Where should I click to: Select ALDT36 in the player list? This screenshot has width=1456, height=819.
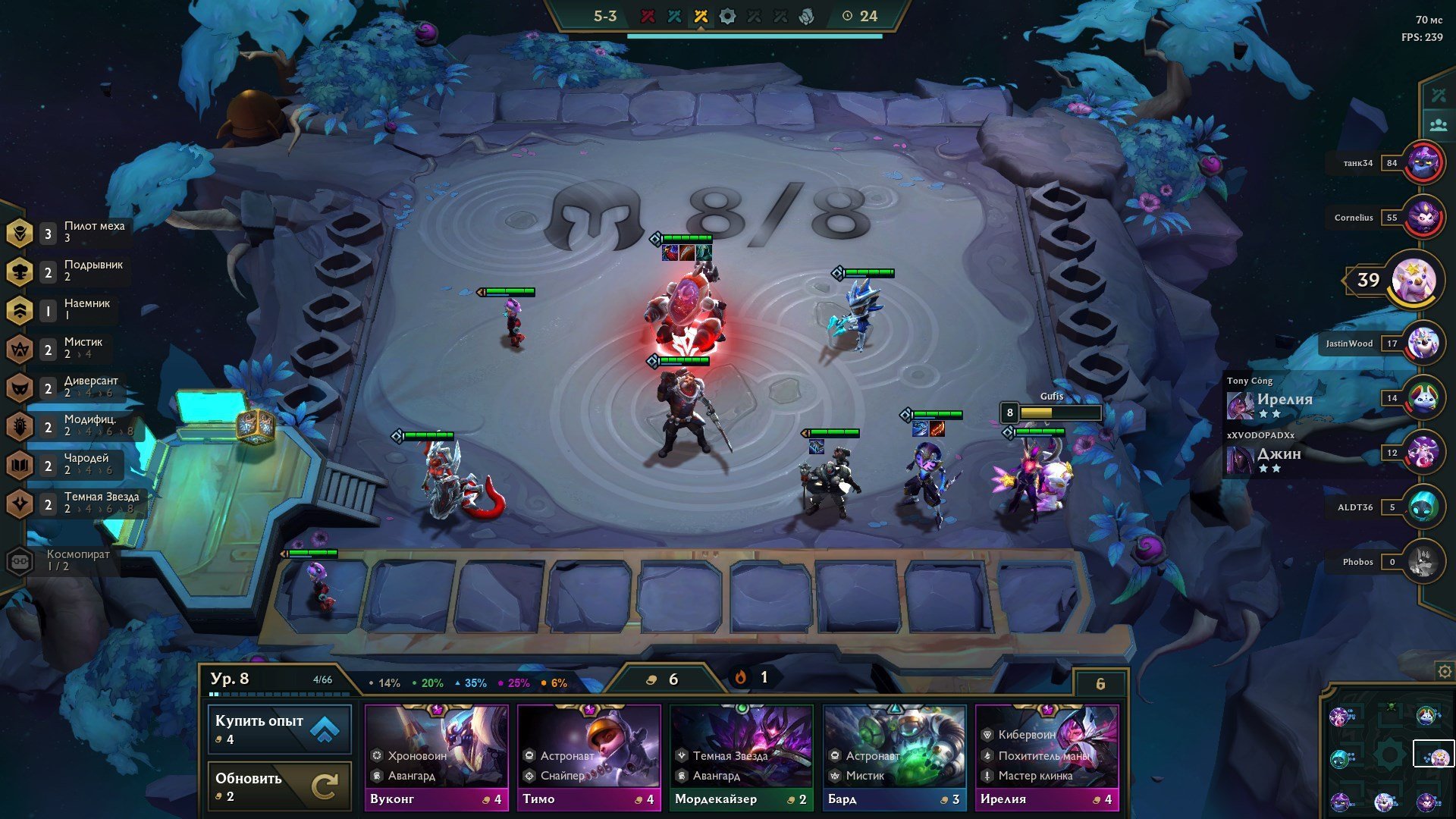tap(1423, 507)
